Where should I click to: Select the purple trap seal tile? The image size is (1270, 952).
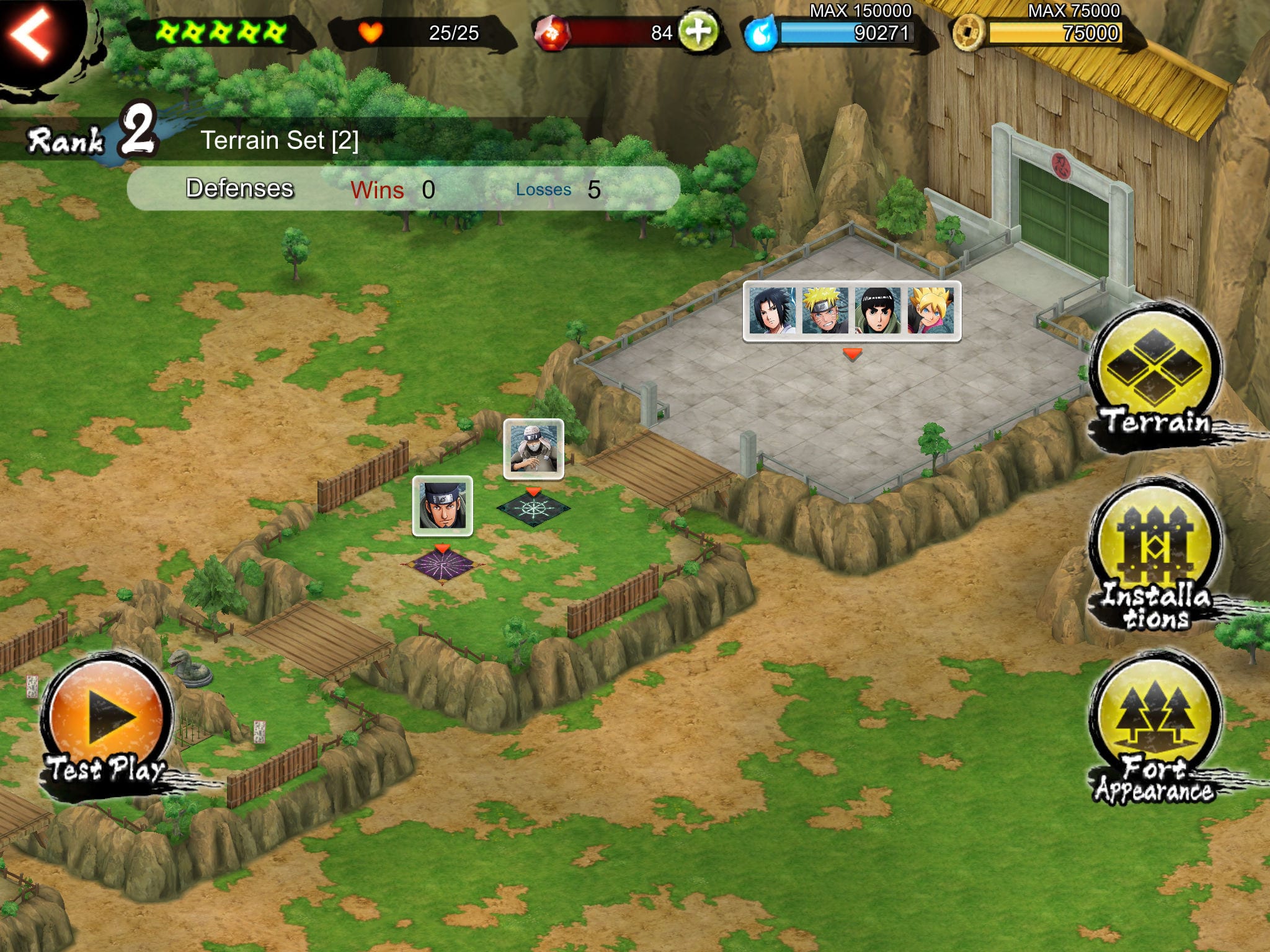point(441,566)
